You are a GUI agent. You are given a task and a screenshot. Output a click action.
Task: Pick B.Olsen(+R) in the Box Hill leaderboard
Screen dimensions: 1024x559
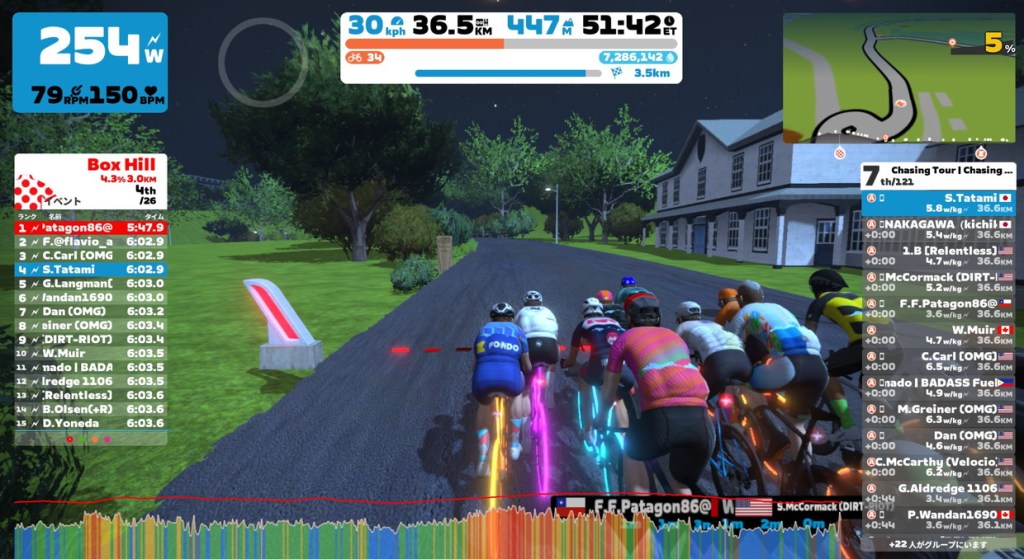[x=90, y=409]
